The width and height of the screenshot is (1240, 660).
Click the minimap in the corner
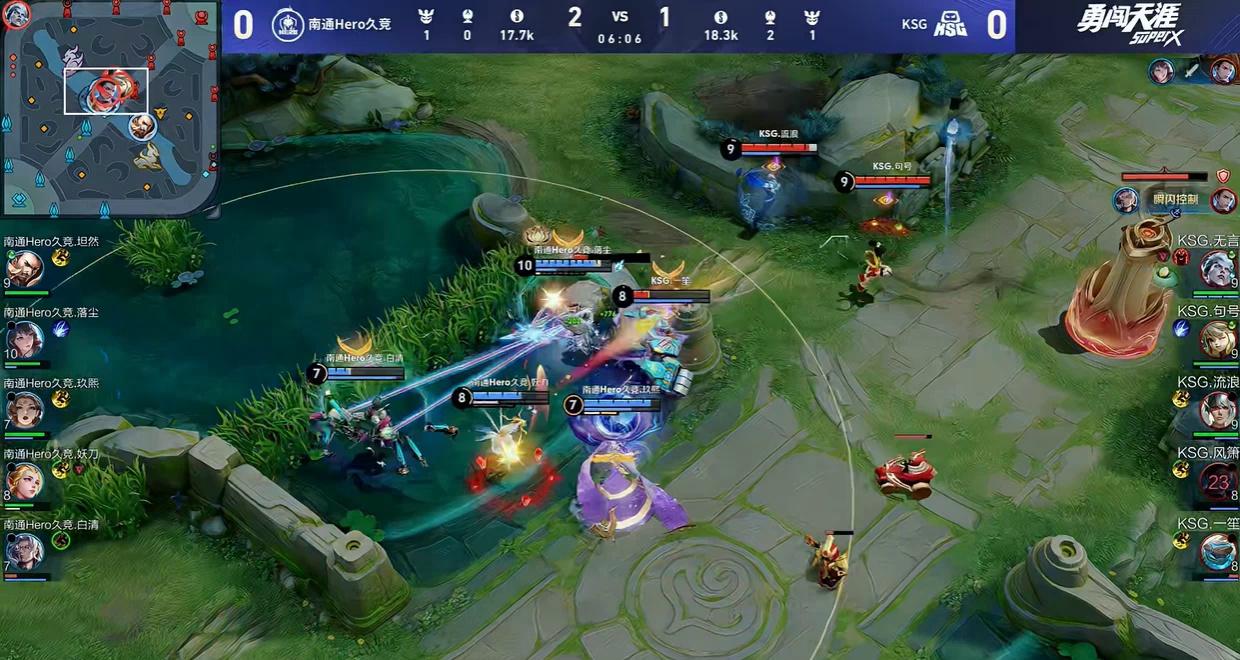click(x=109, y=108)
